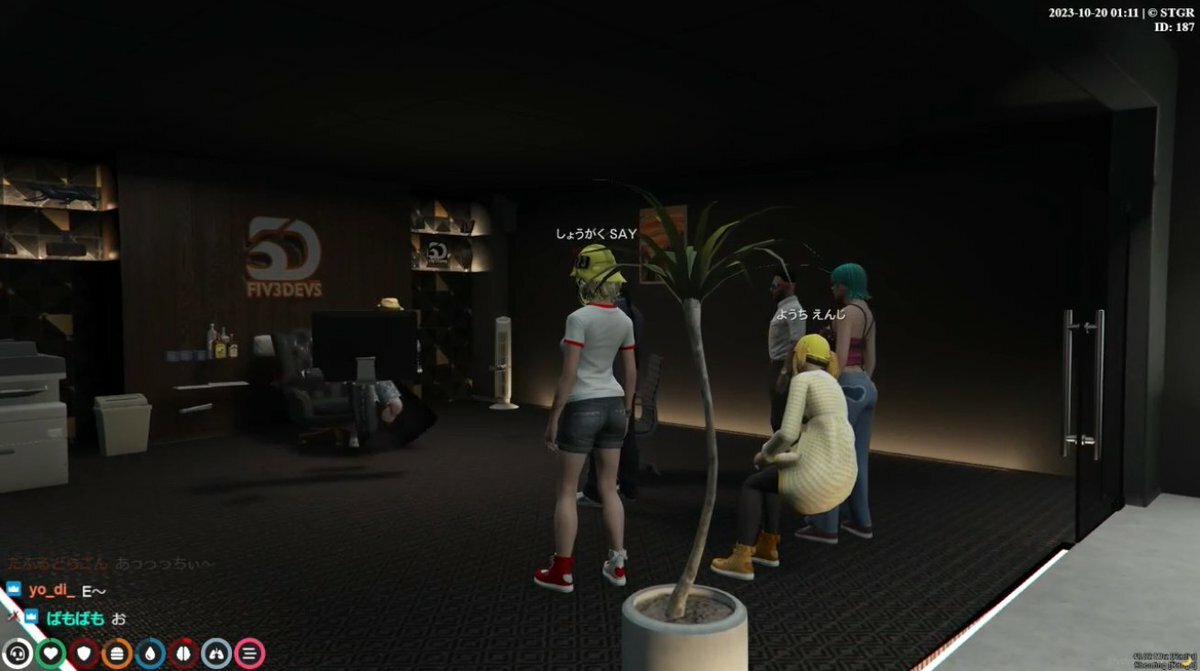Select the orange burger hunger icon
Viewport: 1200px width, 671px height.
coord(118,654)
